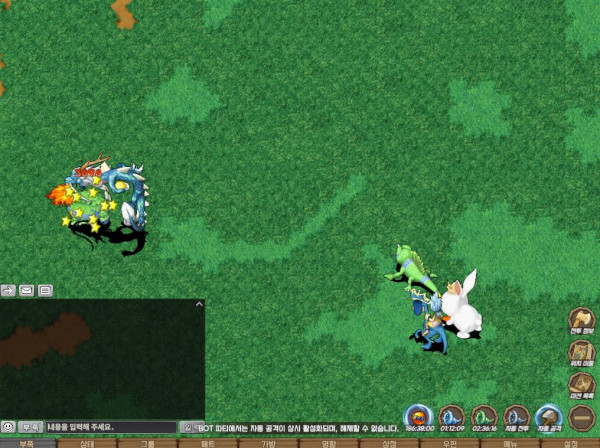Collapse the side icons with minus button
The height and width of the screenshot is (448, 600).
pyautogui.click(x=581, y=417)
